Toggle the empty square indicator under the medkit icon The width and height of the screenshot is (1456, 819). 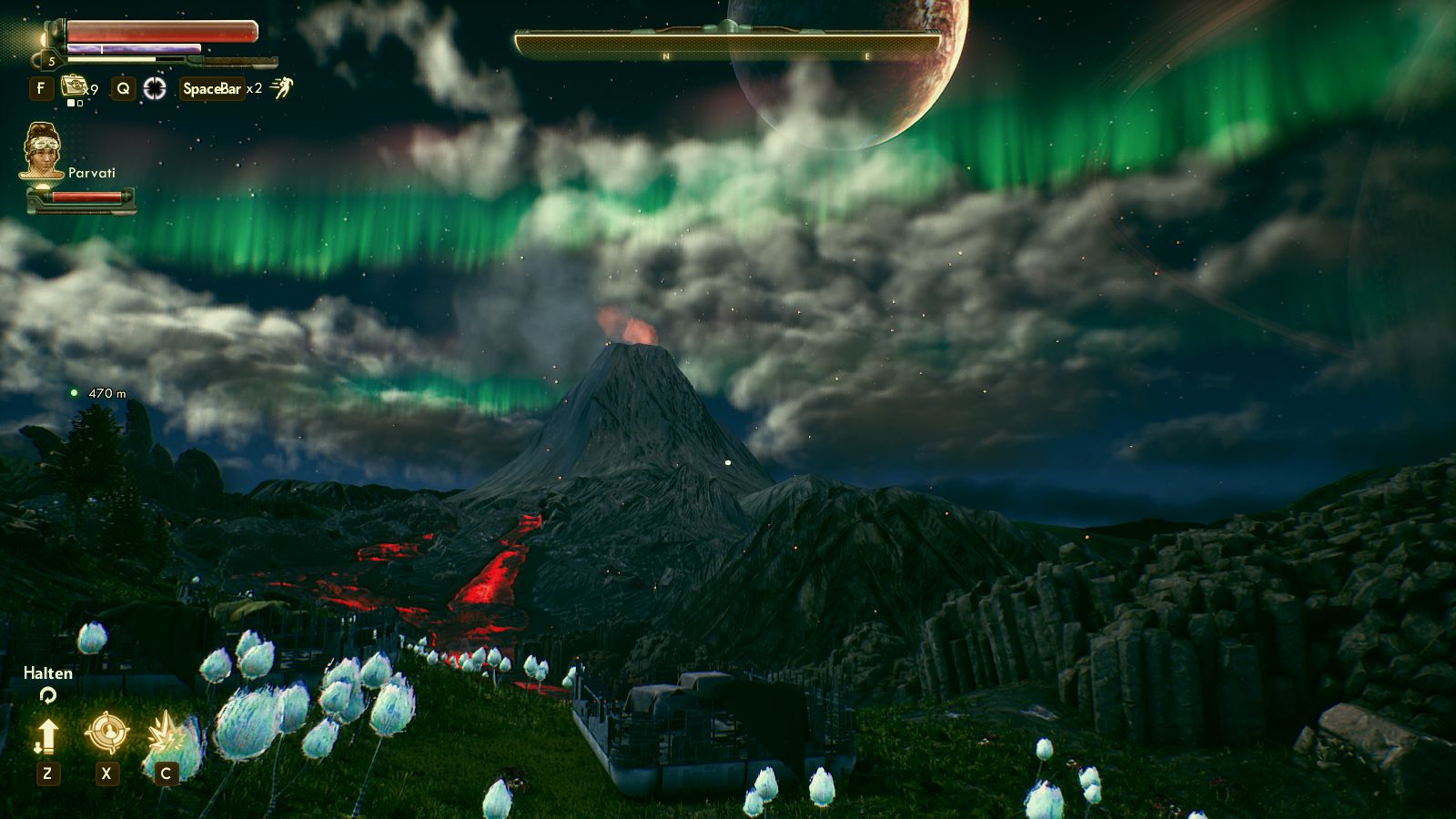coord(78,103)
